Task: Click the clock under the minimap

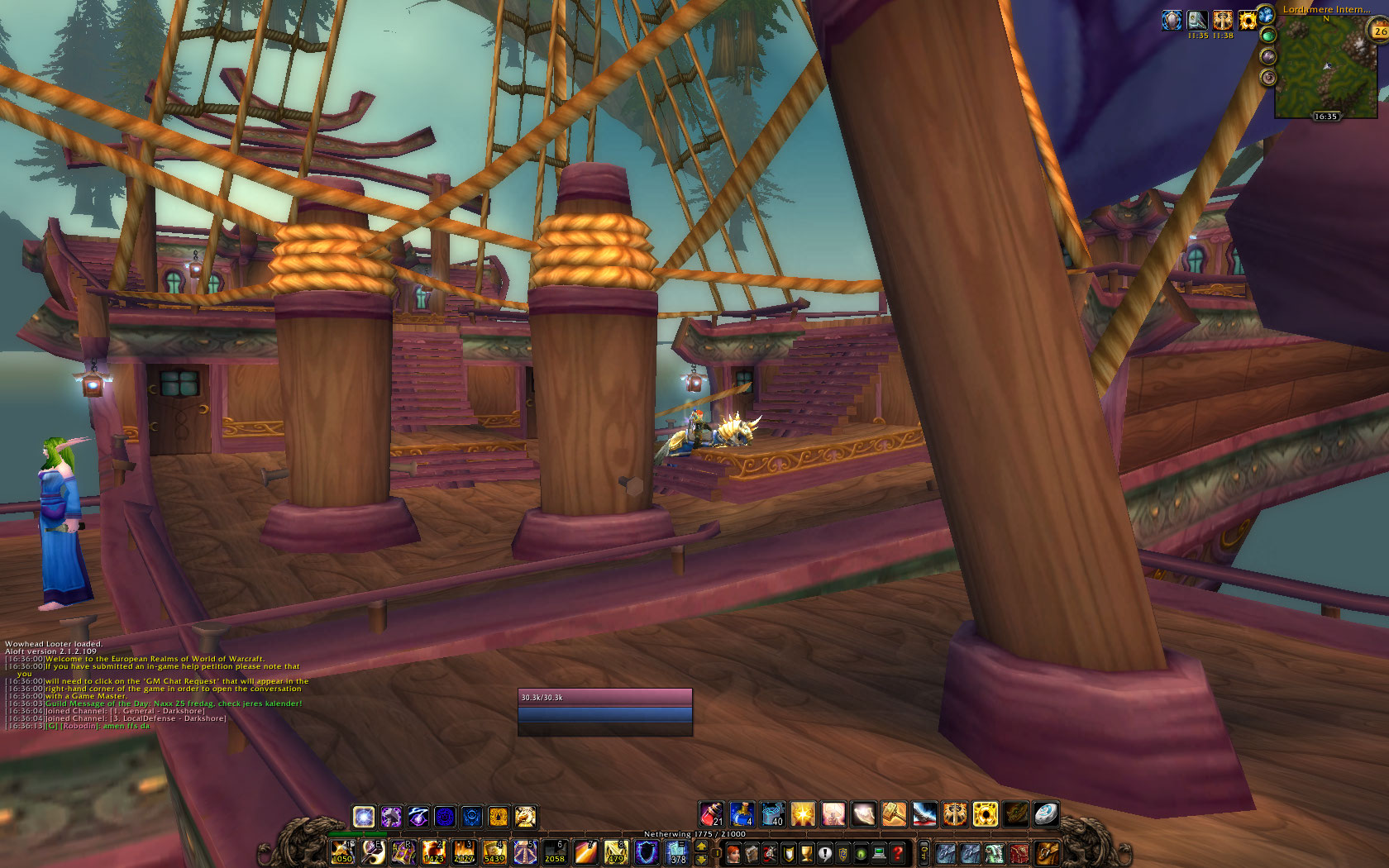Action: coord(1325,117)
